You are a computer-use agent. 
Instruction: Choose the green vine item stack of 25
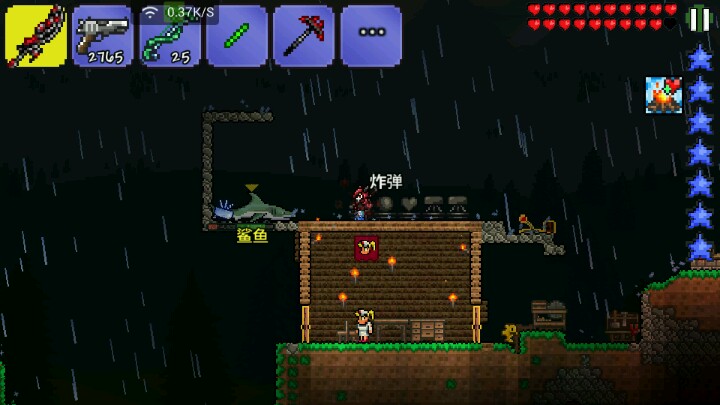170,38
